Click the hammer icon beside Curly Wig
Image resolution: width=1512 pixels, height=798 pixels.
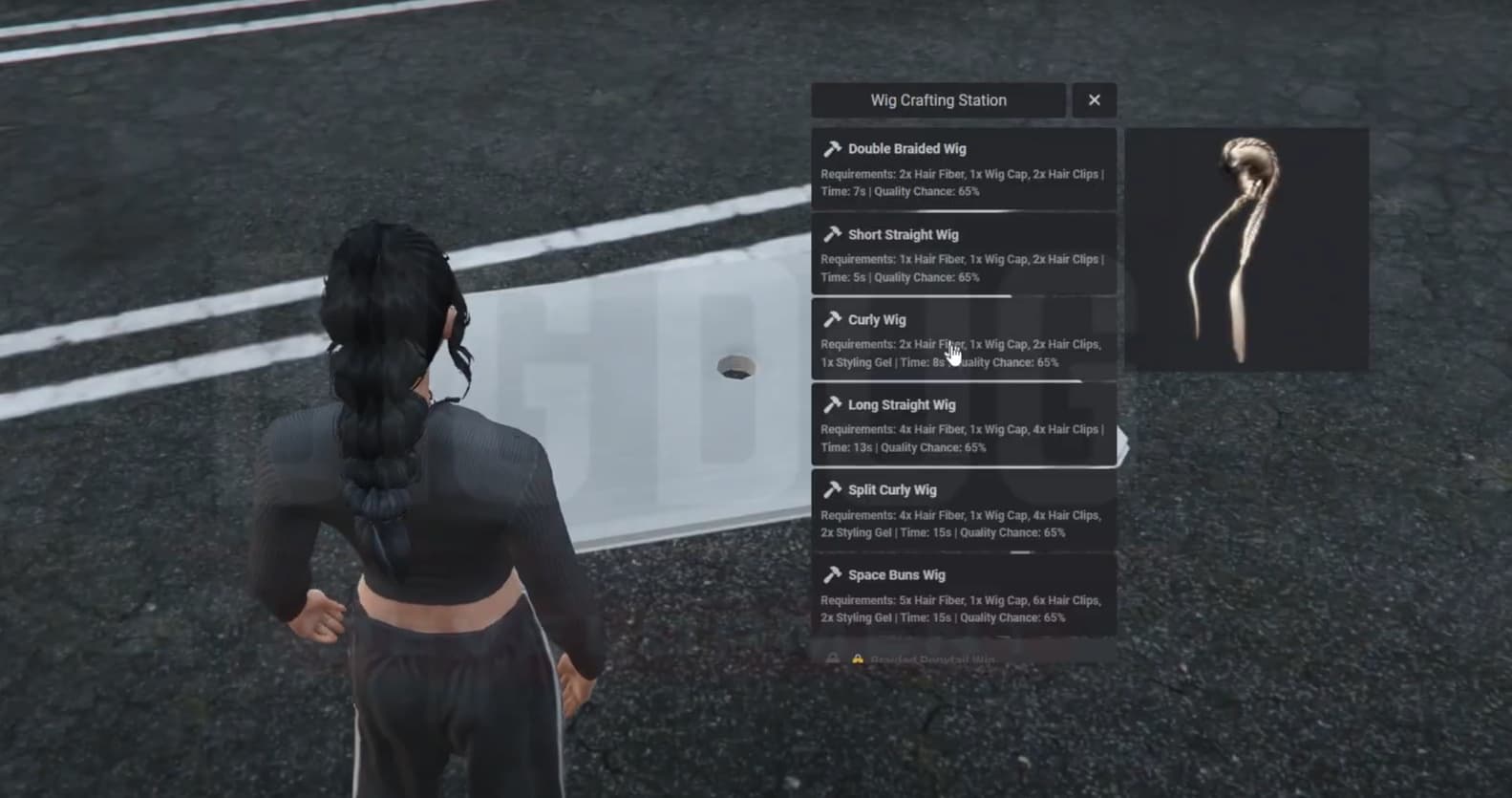[x=833, y=319]
